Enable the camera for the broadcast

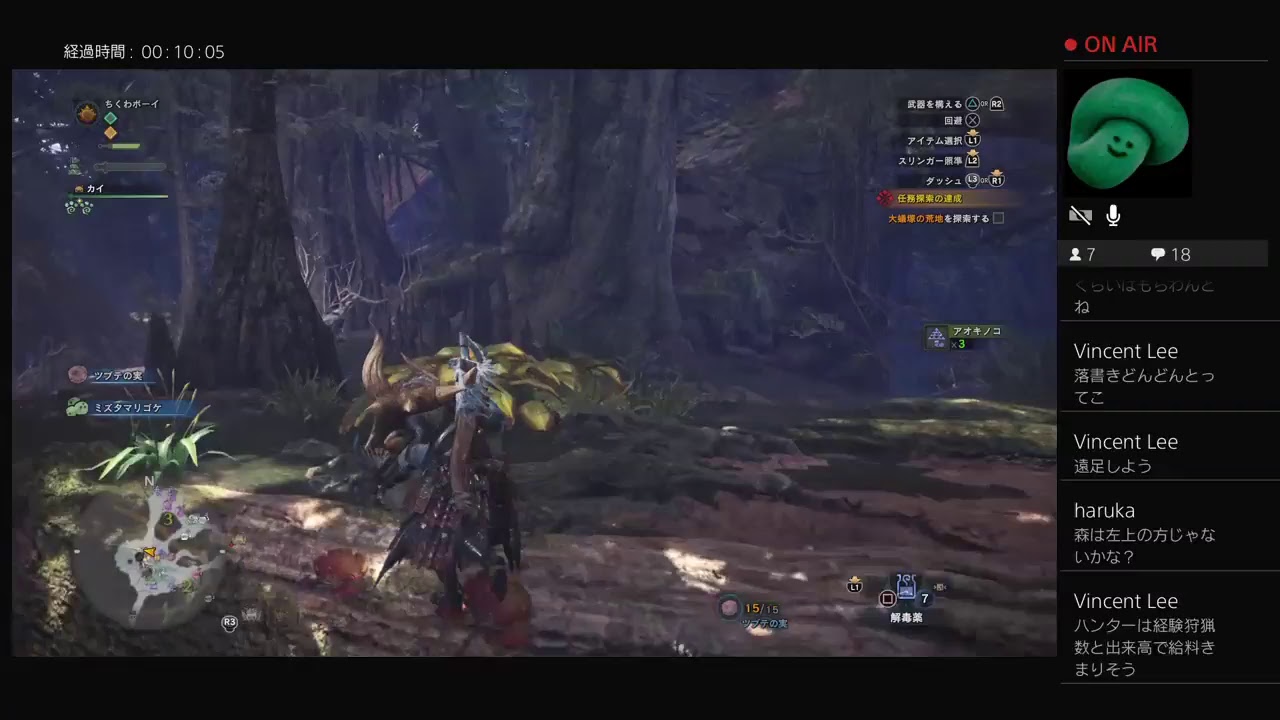pos(1081,215)
